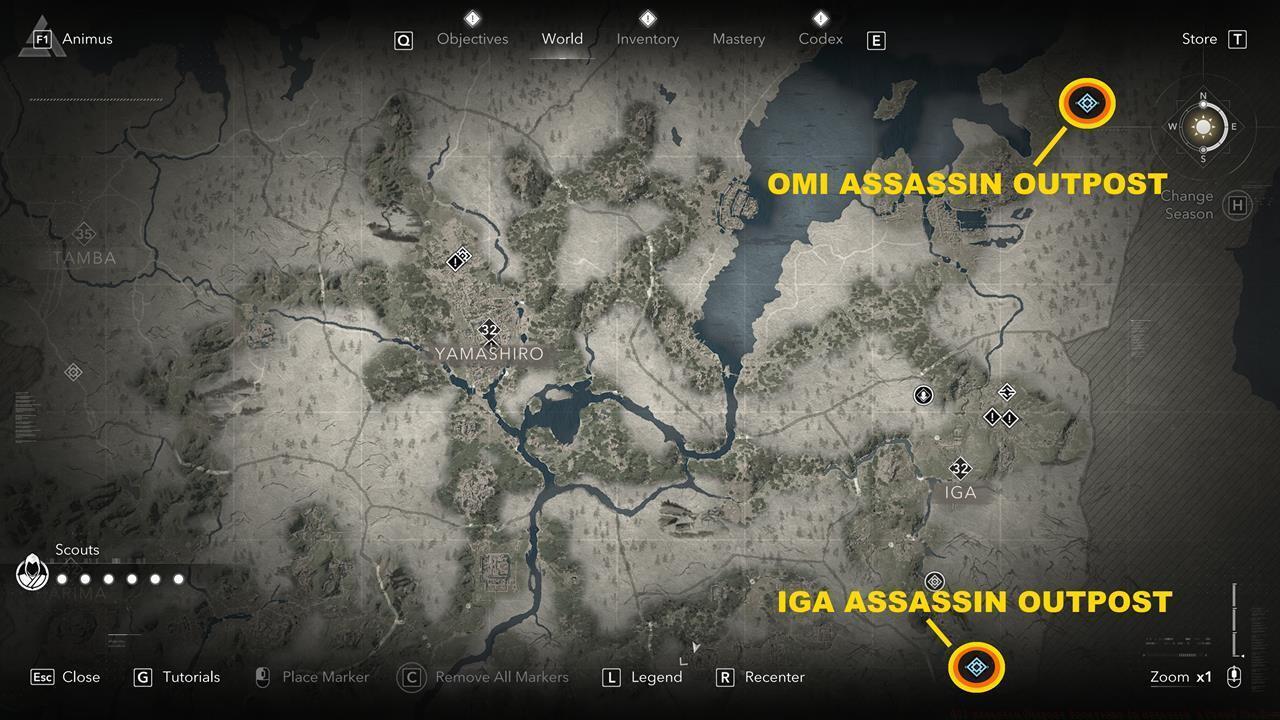The height and width of the screenshot is (720, 1280).
Task: Select the Iga Assassin Outpost fast travel icon
Action: click(x=975, y=665)
